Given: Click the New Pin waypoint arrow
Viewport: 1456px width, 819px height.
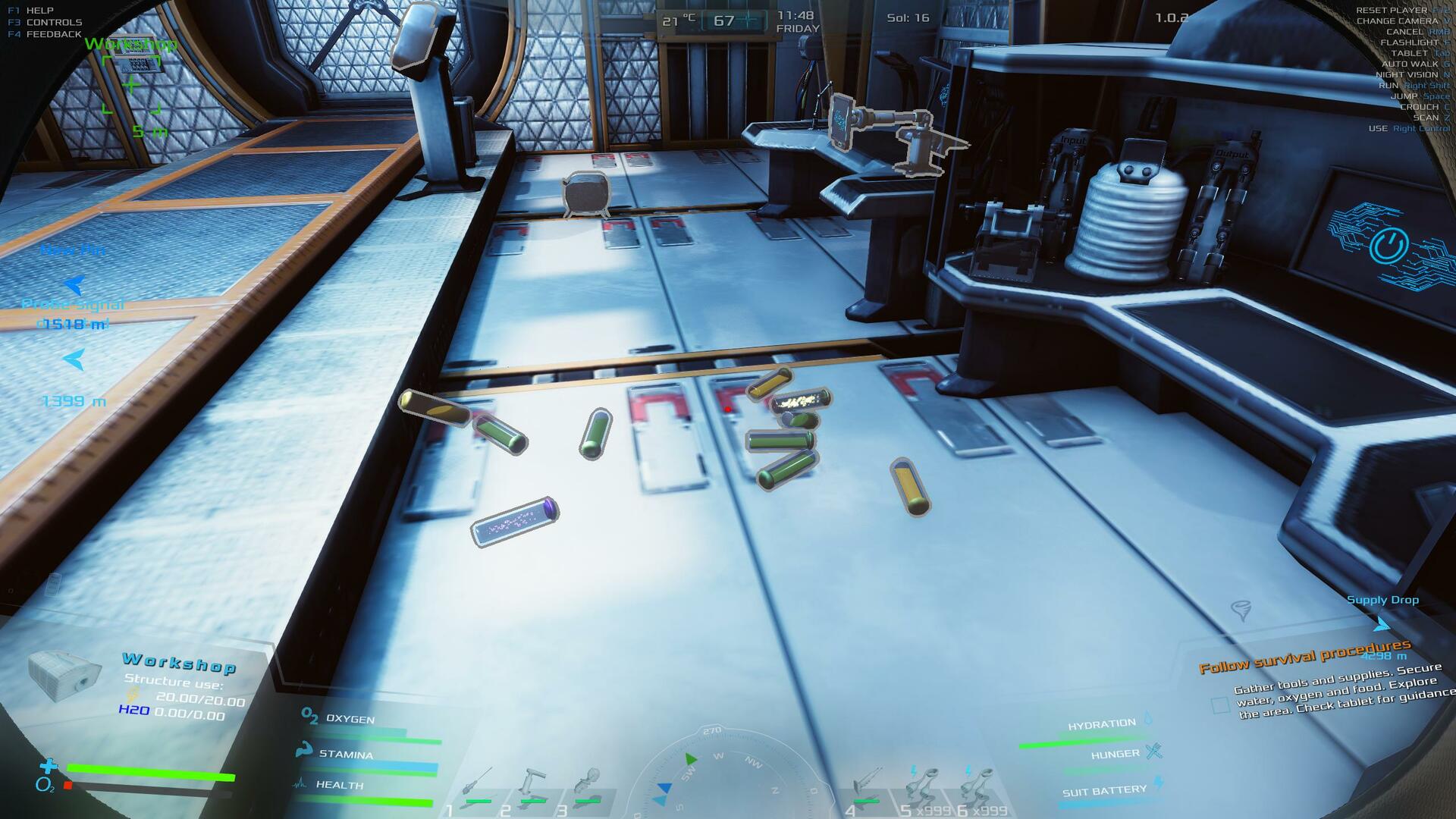Looking at the screenshot, I should 74,284.
